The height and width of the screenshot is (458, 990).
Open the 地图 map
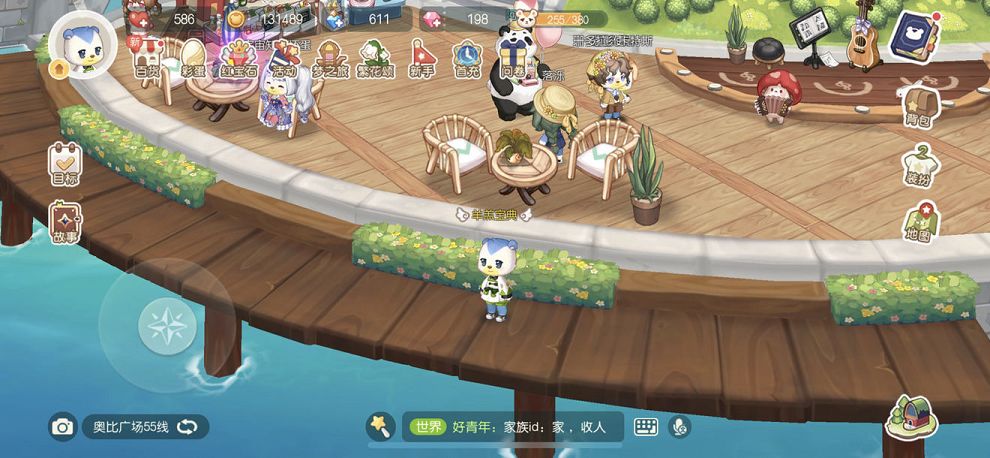918,223
